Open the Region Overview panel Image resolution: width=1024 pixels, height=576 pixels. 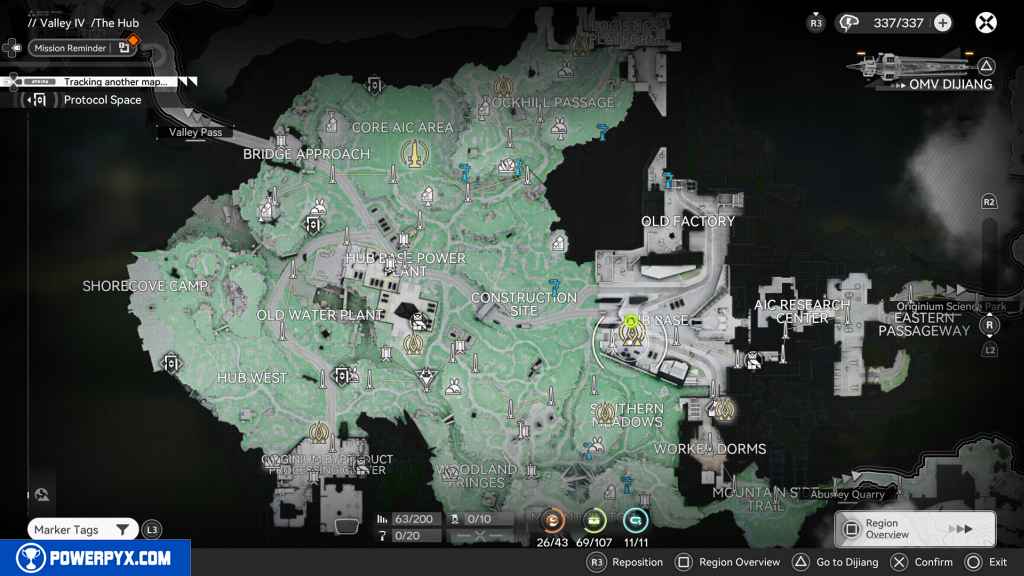click(x=914, y=529)
